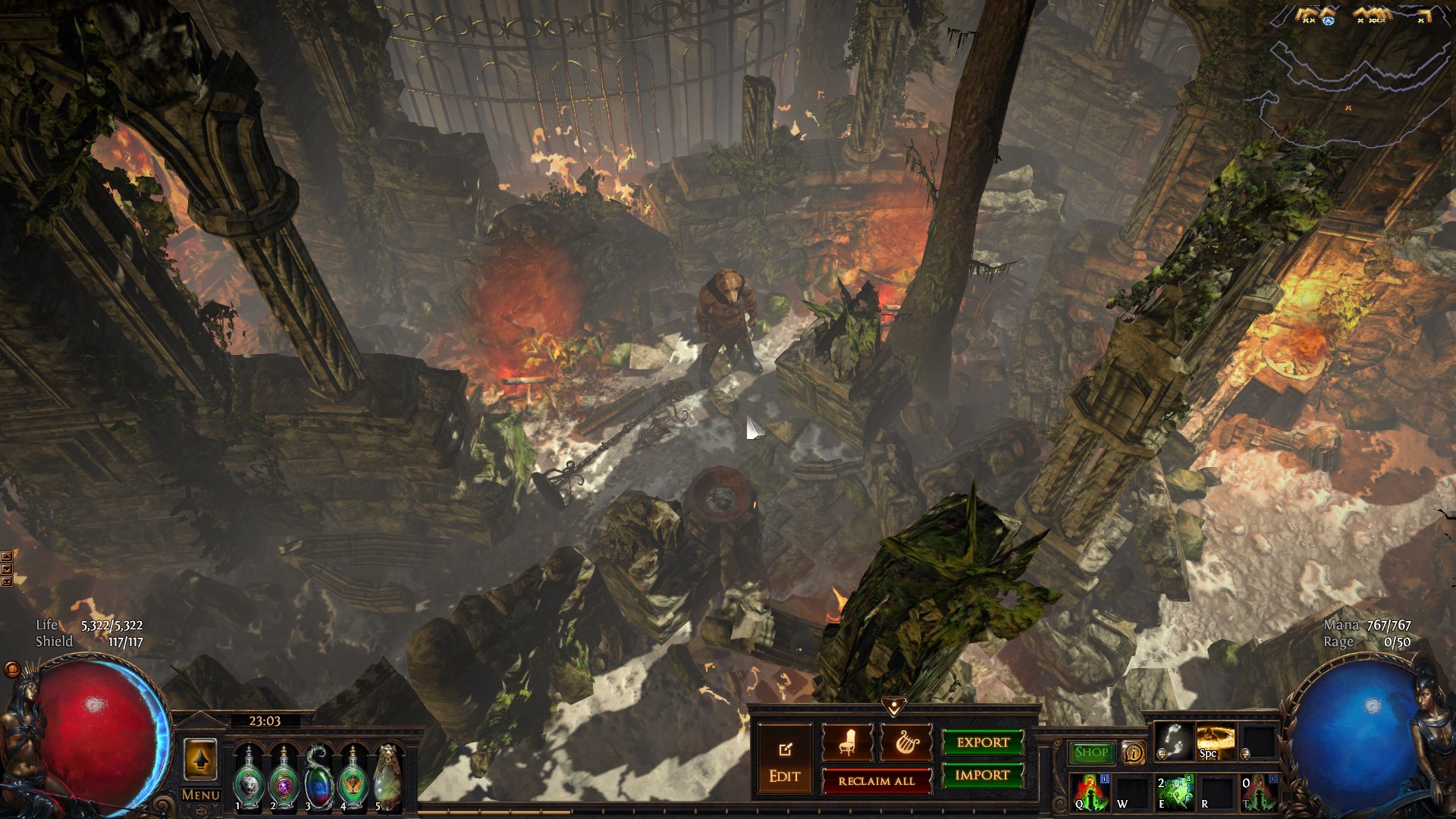Open the harp music button
The width and height of the screenshot is (1456, 819).
coord(905,743)
